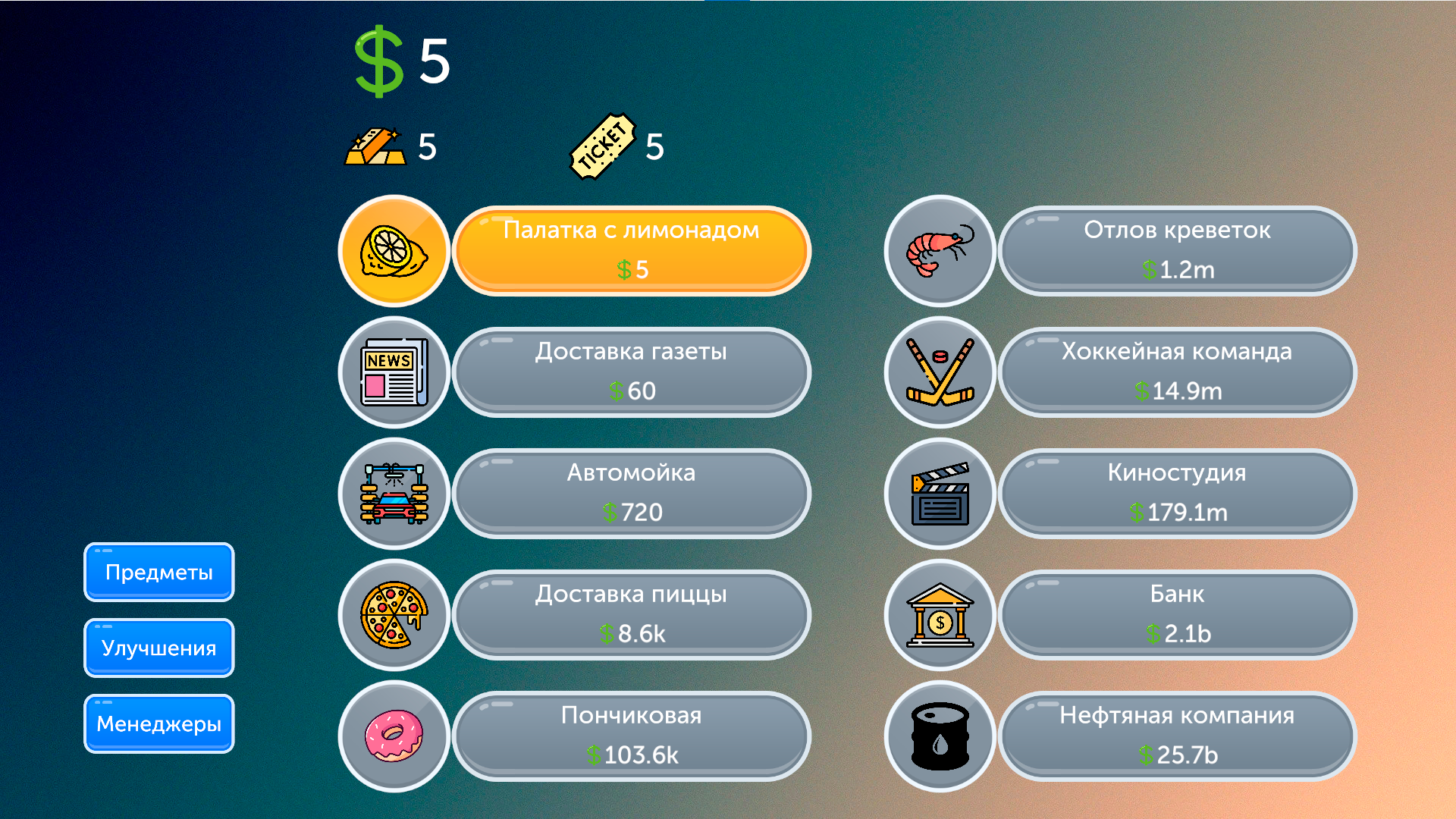
Task: Select the oil barrel icon
Action: [x=939, y=736]
